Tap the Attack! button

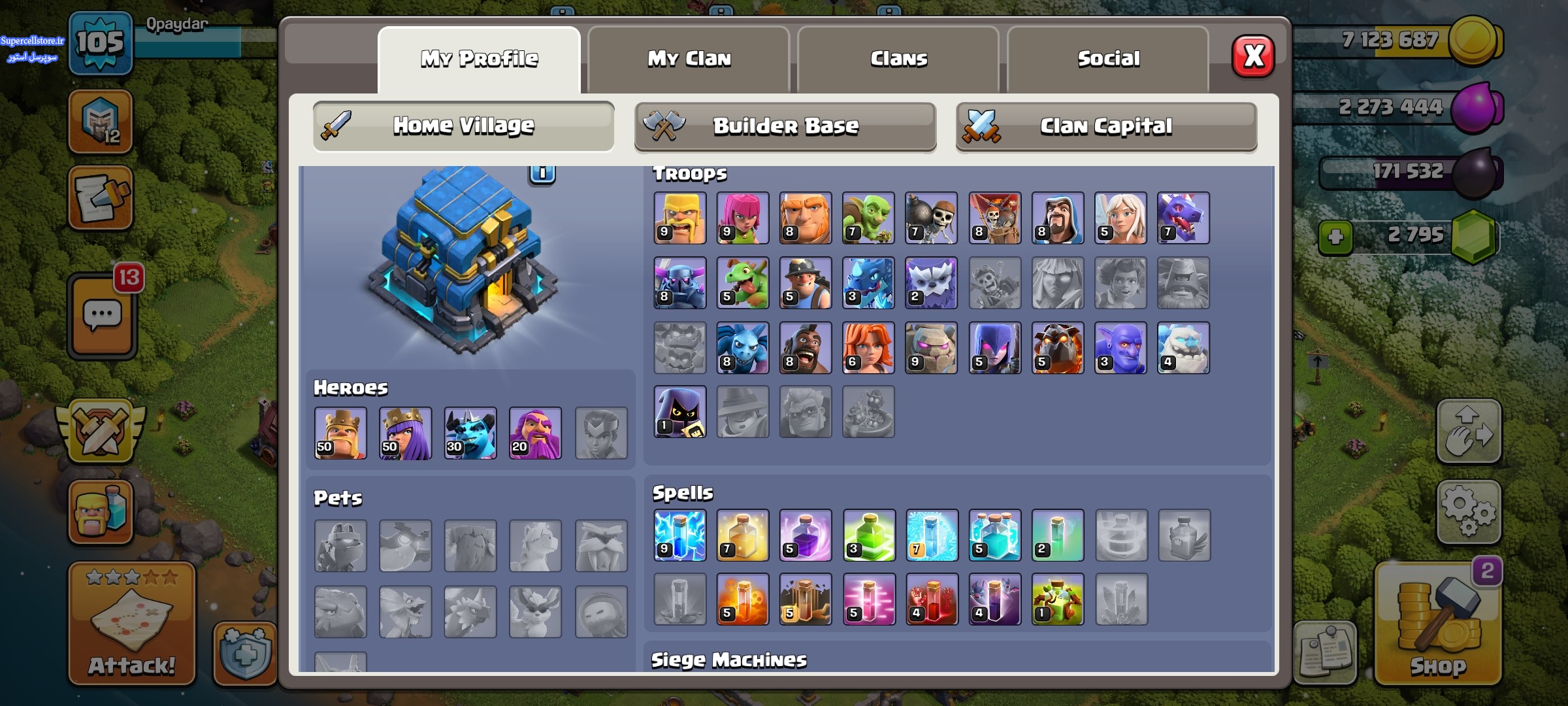(x=131, y=624)
